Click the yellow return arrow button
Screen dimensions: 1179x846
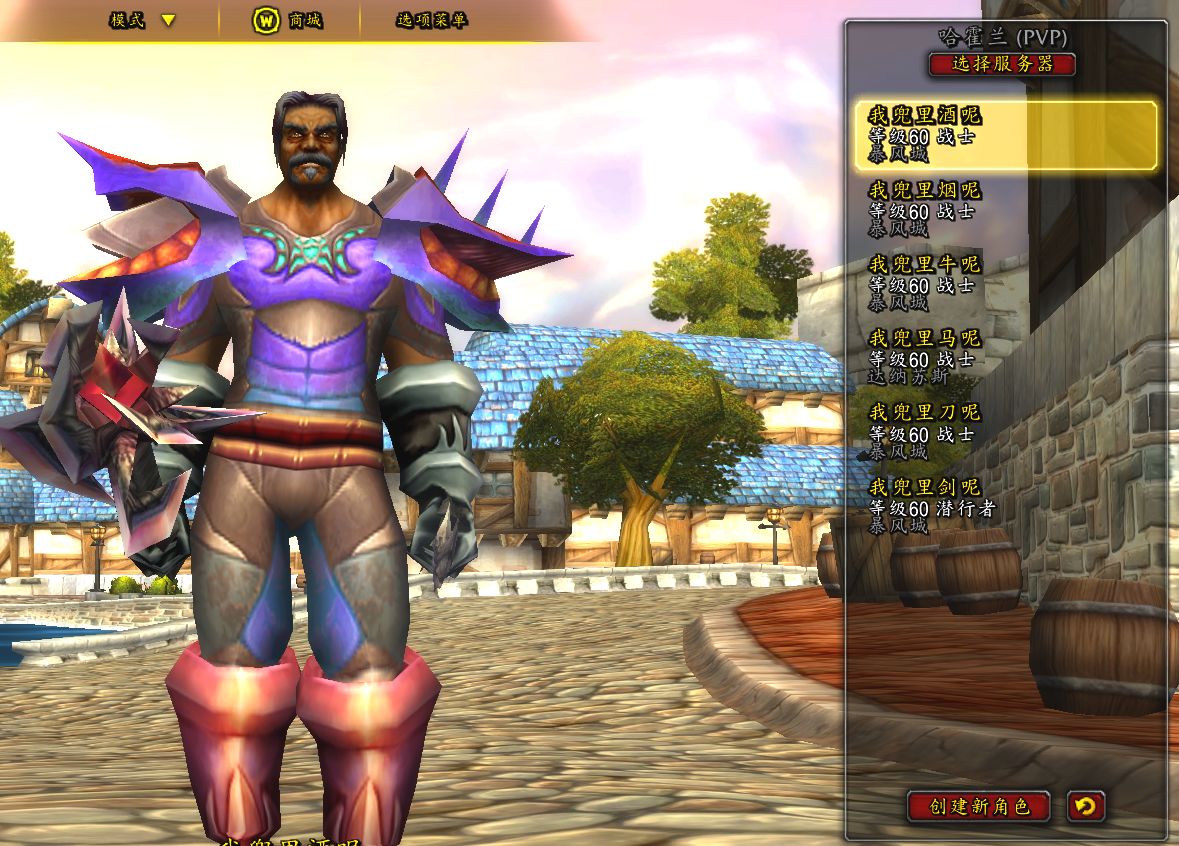point(1085,806)
